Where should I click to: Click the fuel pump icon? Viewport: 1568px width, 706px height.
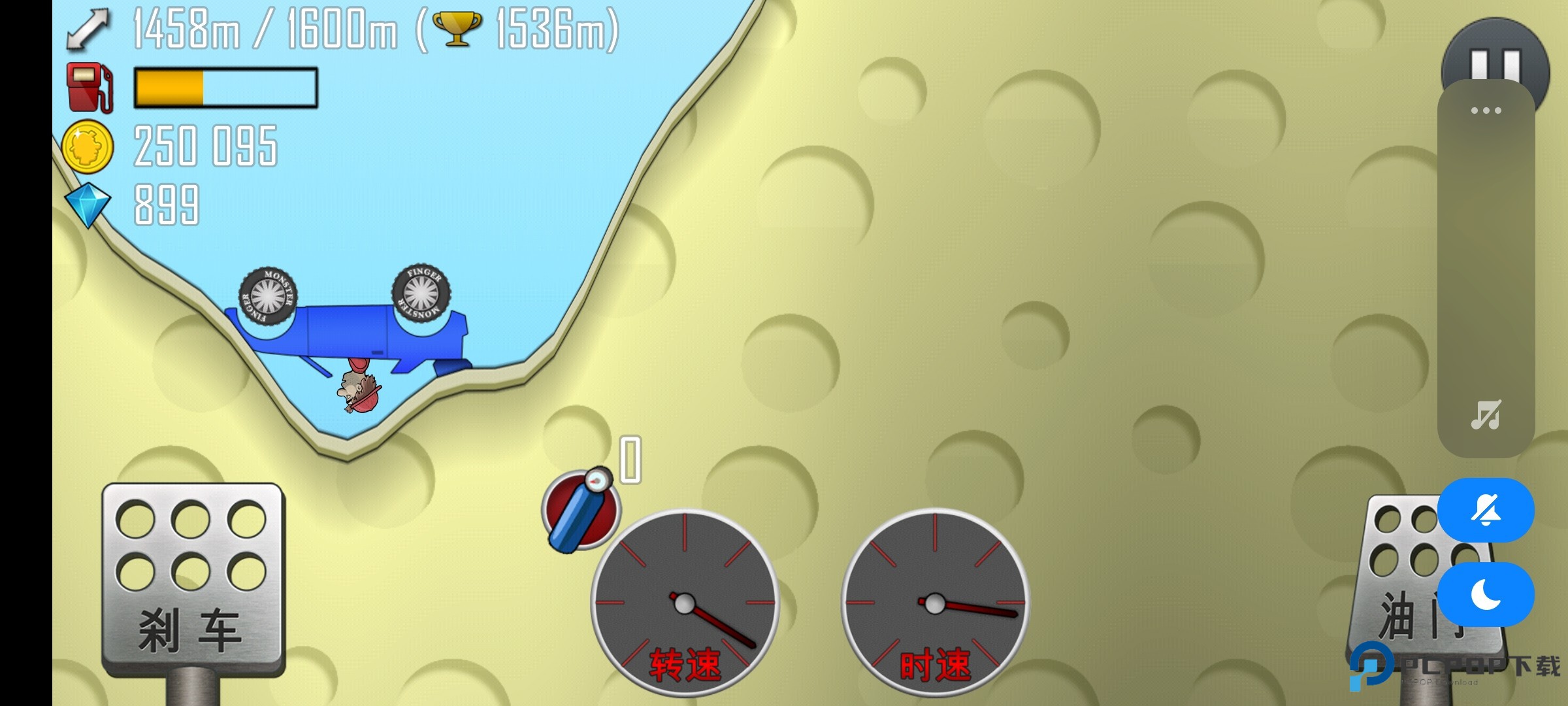point(91,88)
